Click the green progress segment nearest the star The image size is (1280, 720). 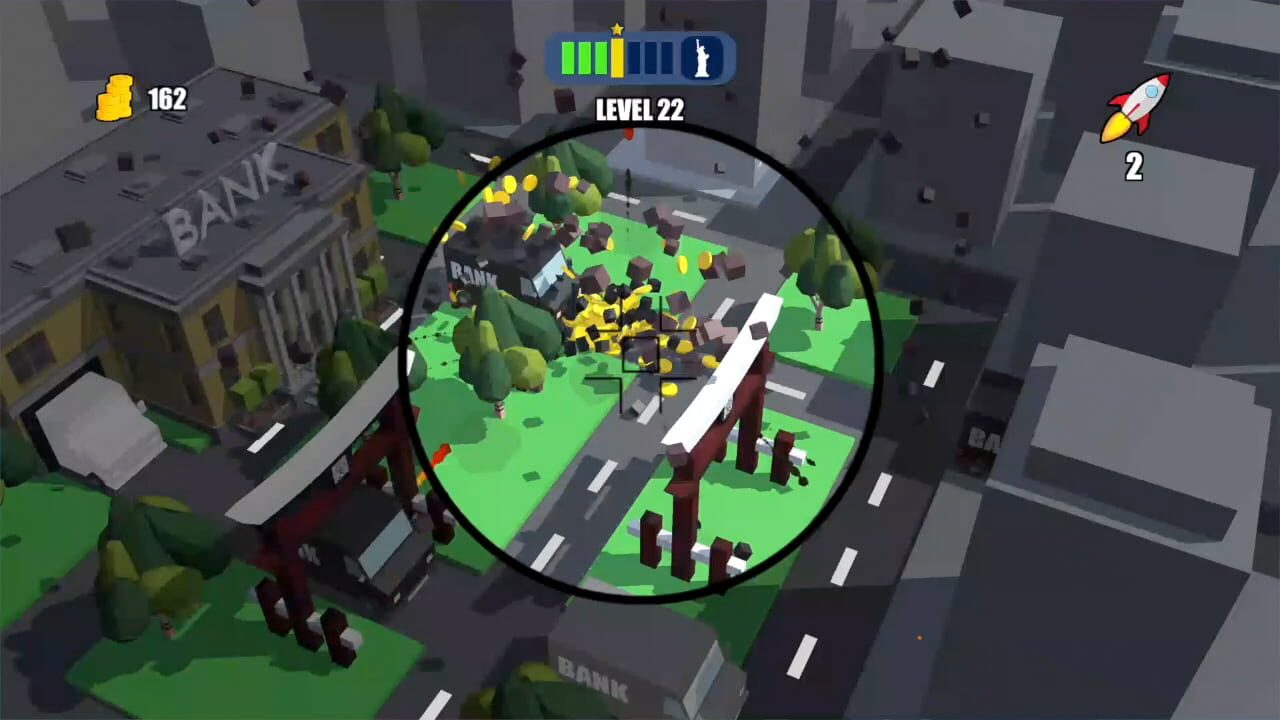(x=601, y=60)
